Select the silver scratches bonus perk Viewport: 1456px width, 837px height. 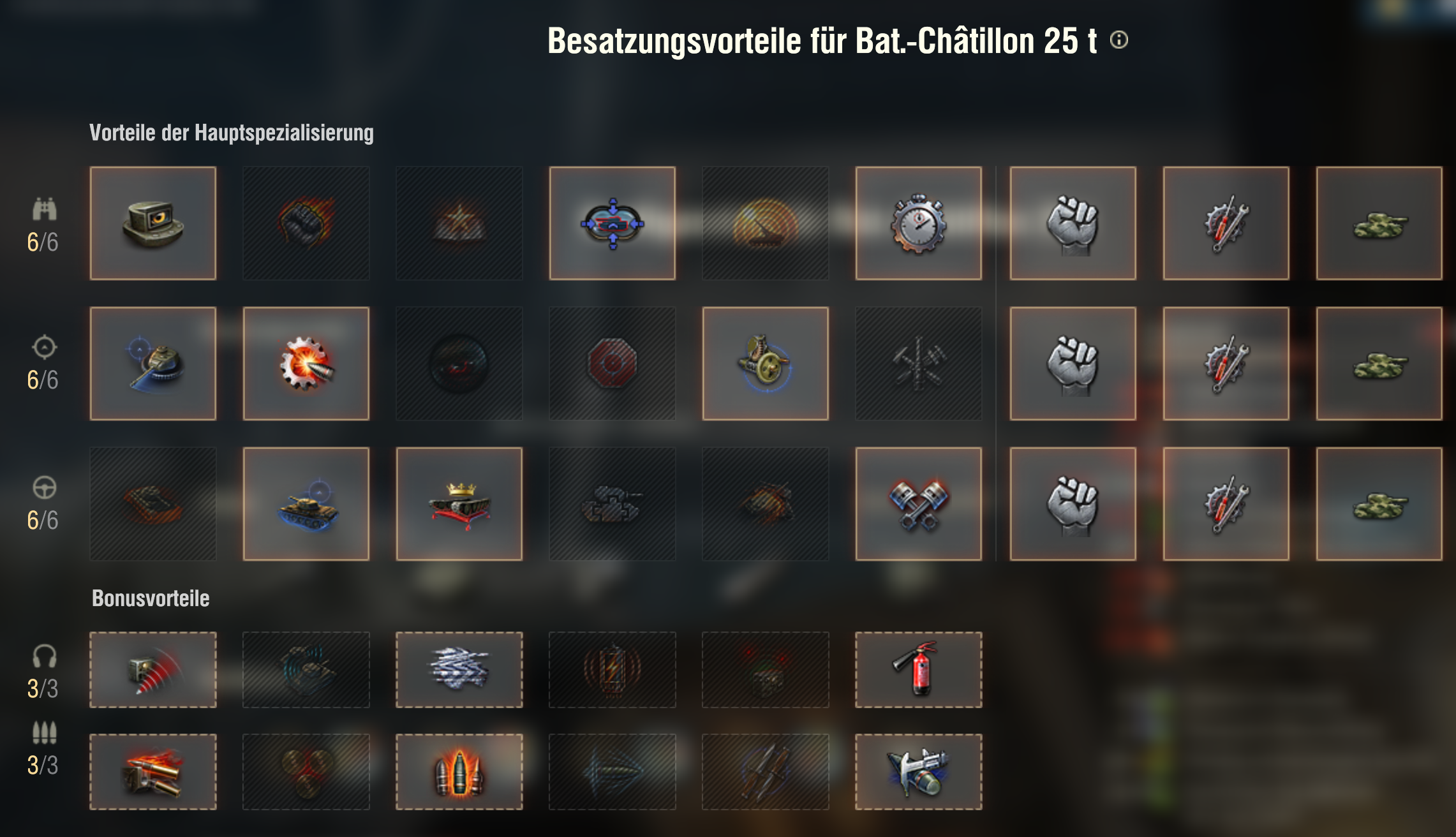pyautogui.click(x=459, y=670)
